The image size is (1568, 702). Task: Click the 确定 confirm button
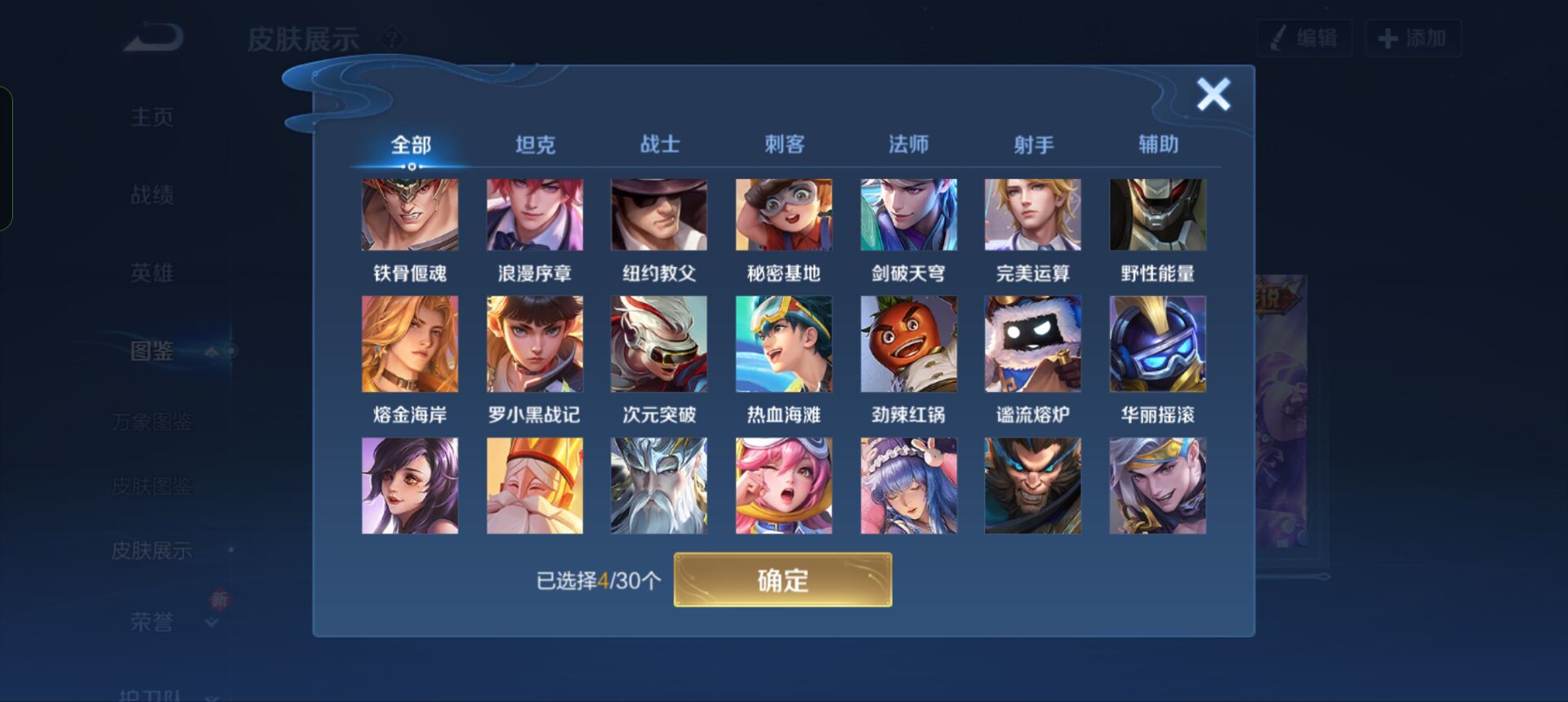point(782,580)
